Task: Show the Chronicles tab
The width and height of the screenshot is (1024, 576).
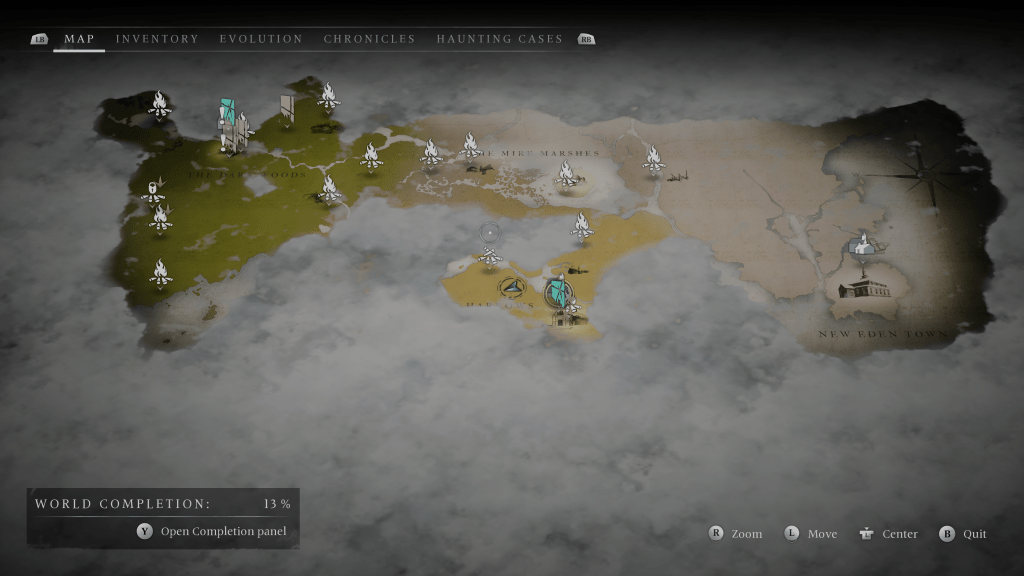Action: (369, 39)
